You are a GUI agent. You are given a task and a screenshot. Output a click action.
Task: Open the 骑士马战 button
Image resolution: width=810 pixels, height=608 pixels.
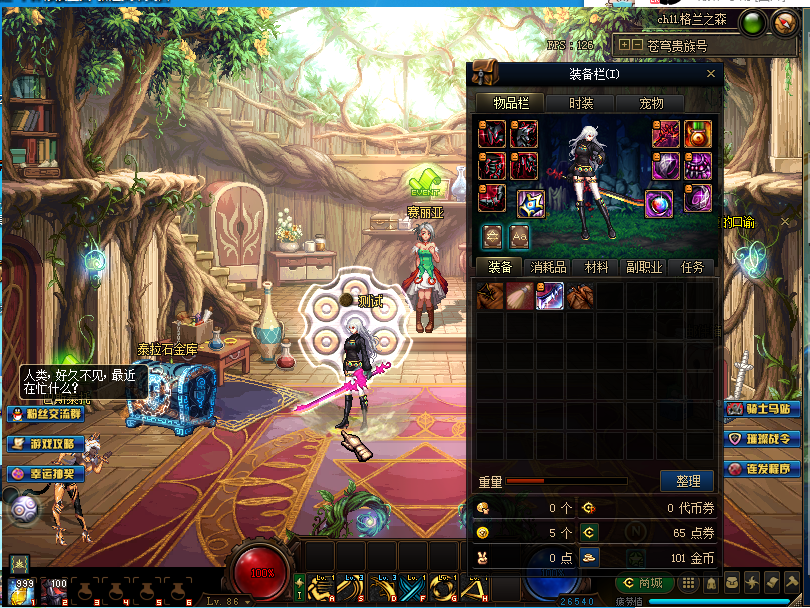click(x=765, y=409)
